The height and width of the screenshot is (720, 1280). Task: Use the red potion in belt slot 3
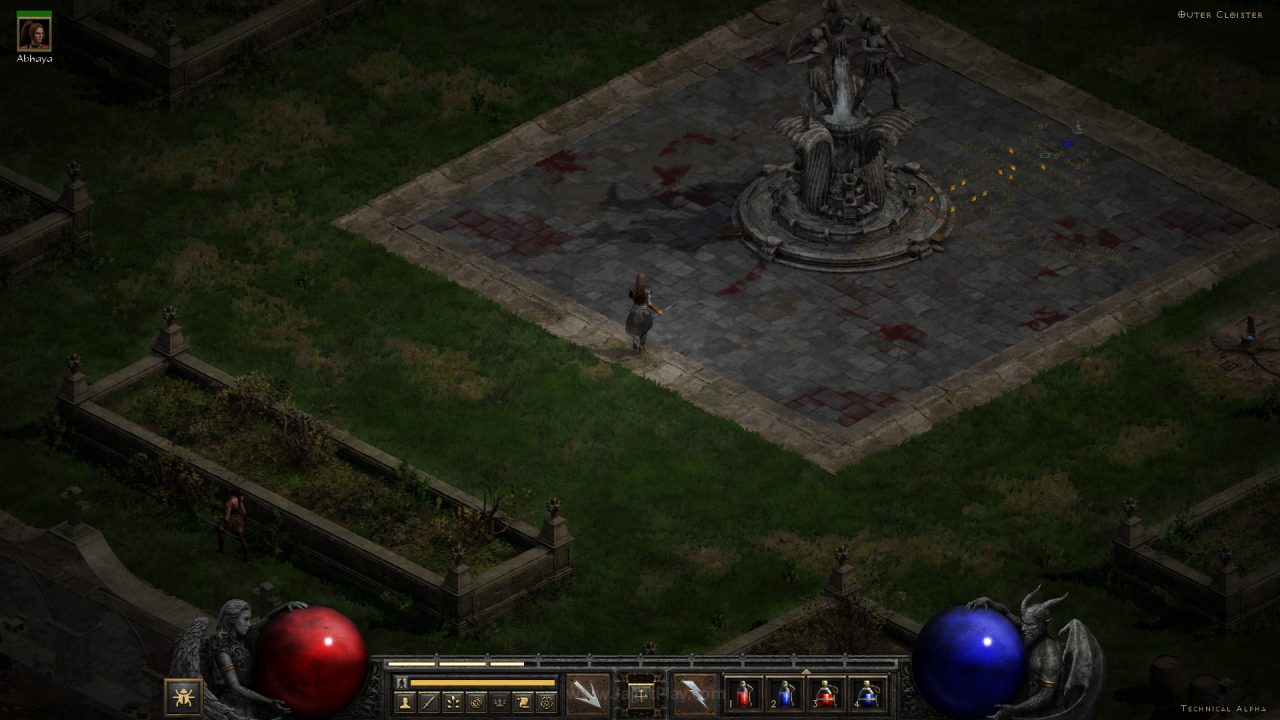click(x=826, y=694)
